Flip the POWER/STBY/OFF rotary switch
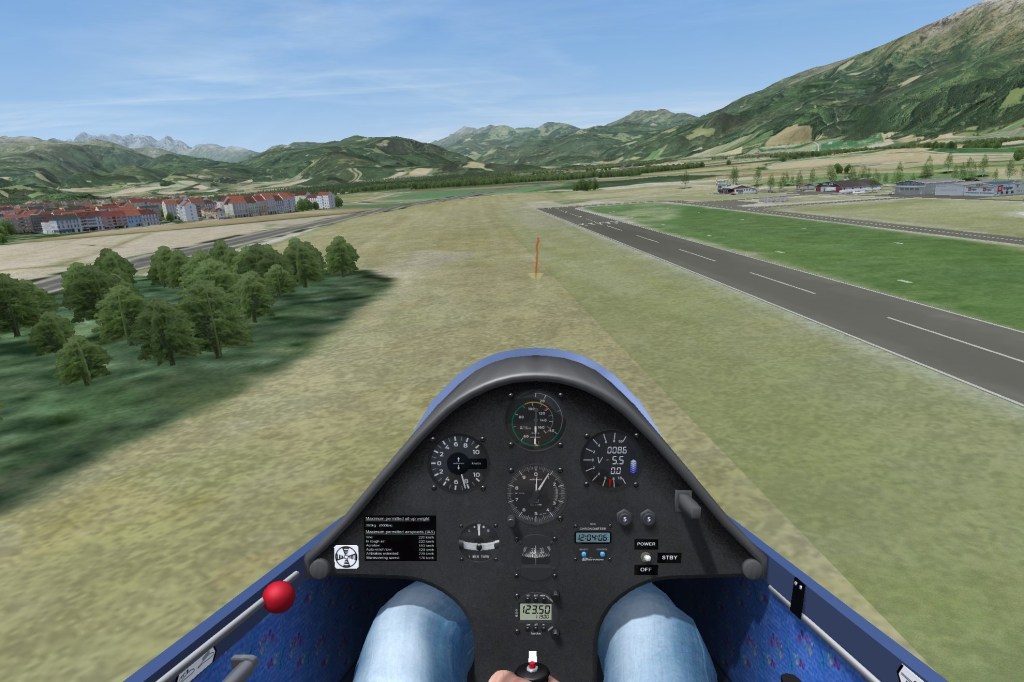 tap(646, 557)
